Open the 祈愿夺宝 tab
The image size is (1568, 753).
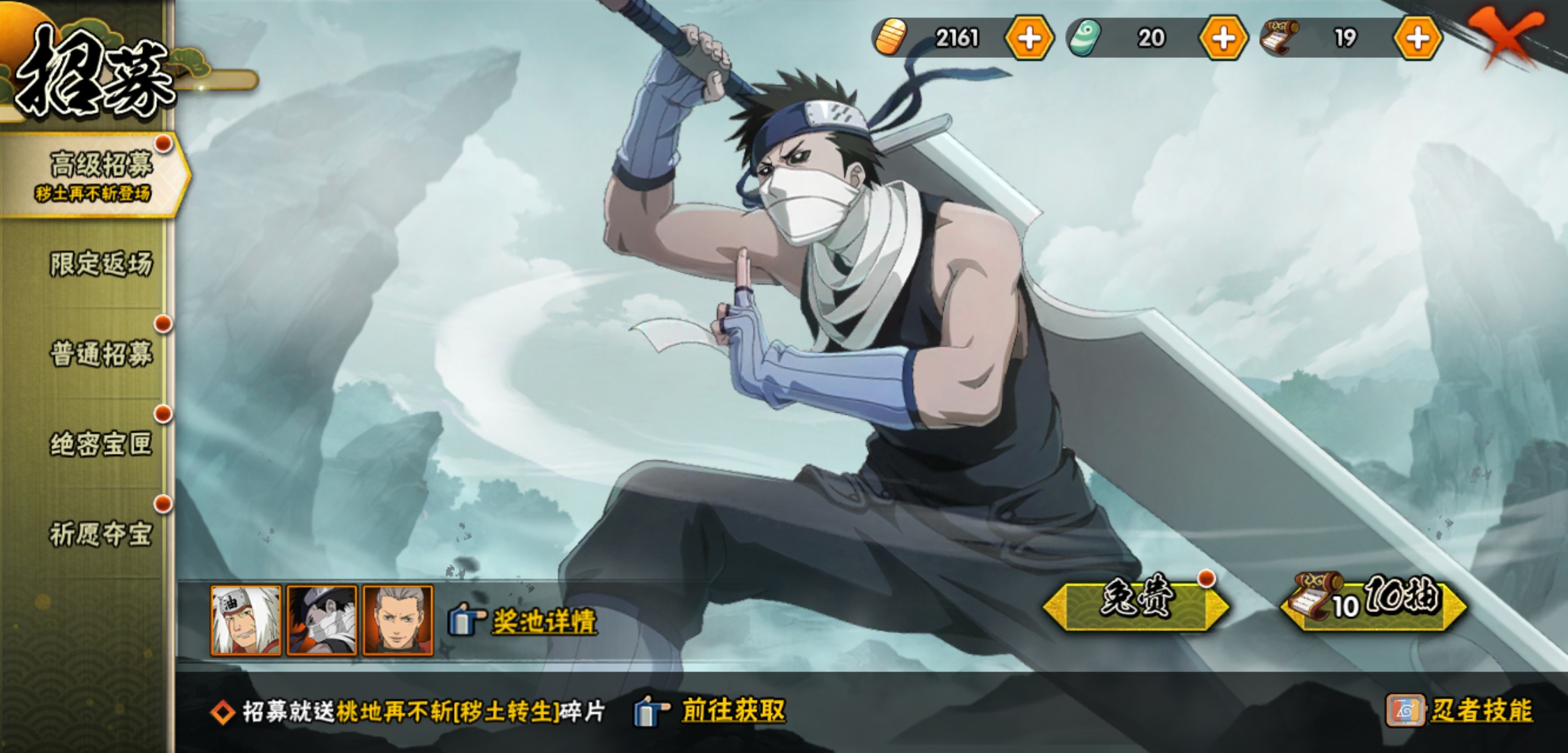100,534
